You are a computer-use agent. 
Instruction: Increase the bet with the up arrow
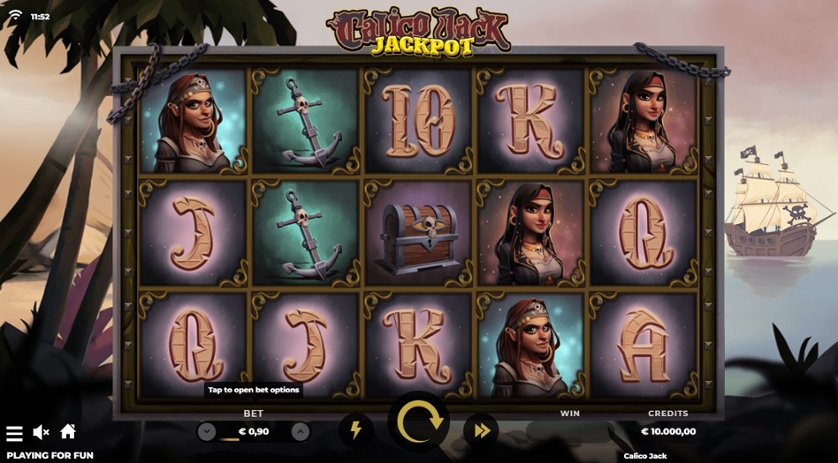300,432
